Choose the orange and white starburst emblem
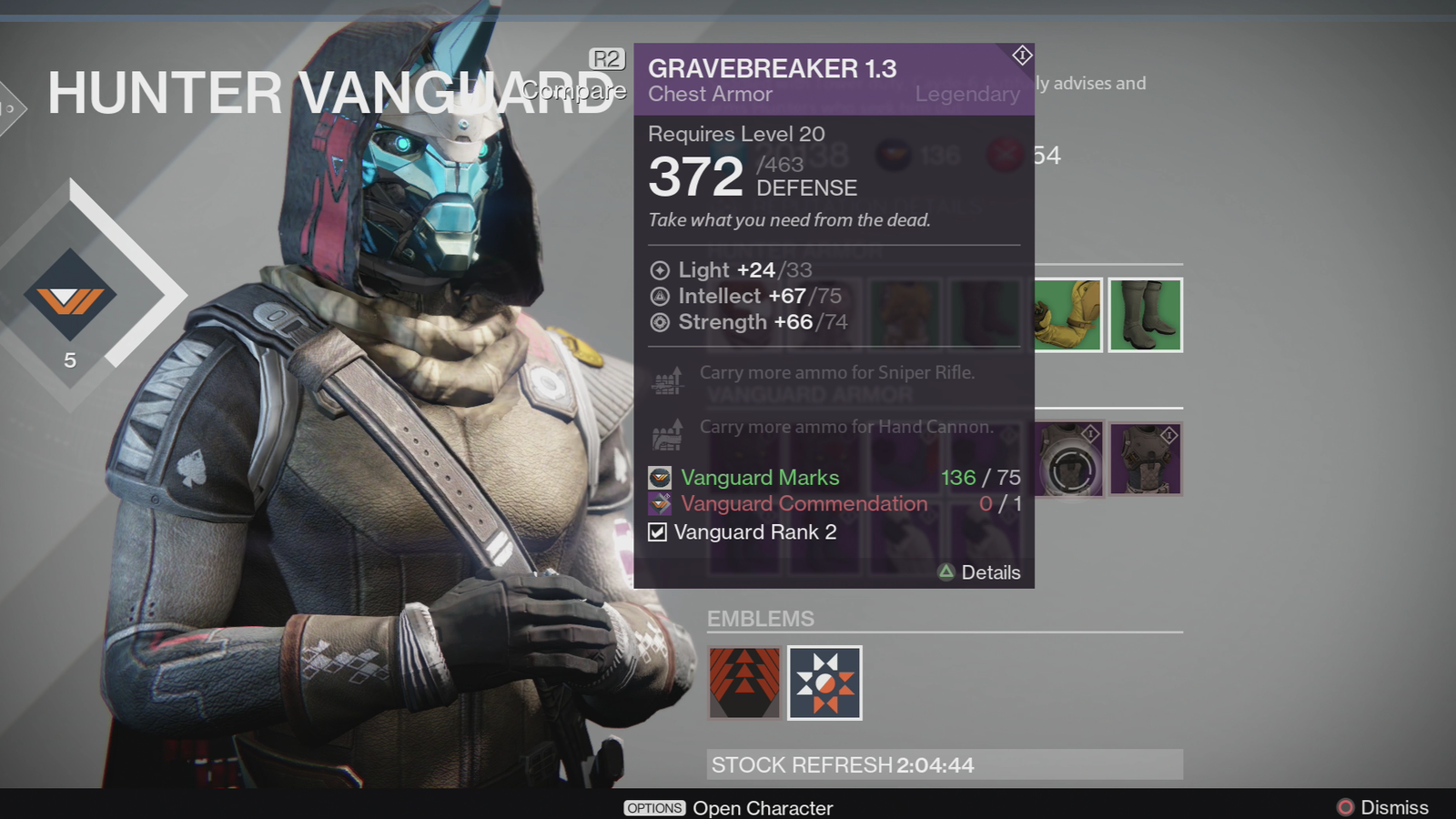This screenshot has height=819, width=1456. (824, 682)
